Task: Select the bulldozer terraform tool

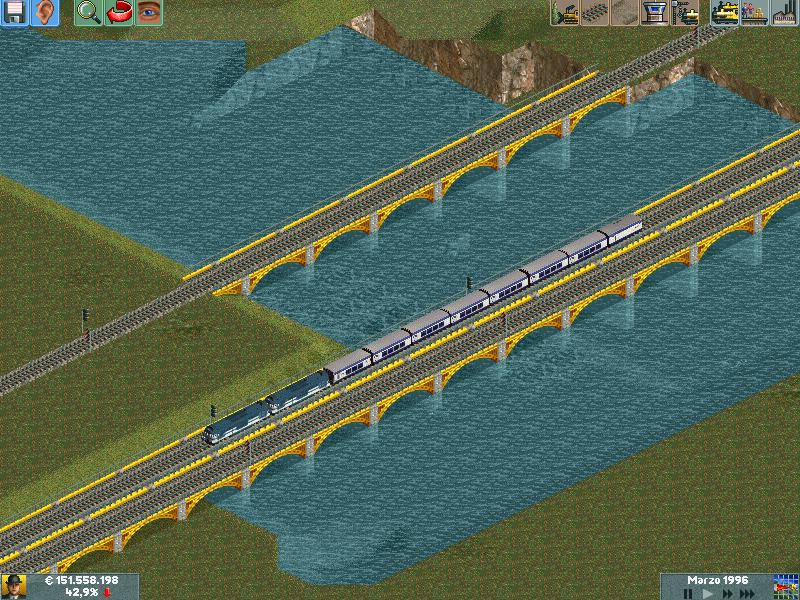Action: tap(565, 13)
